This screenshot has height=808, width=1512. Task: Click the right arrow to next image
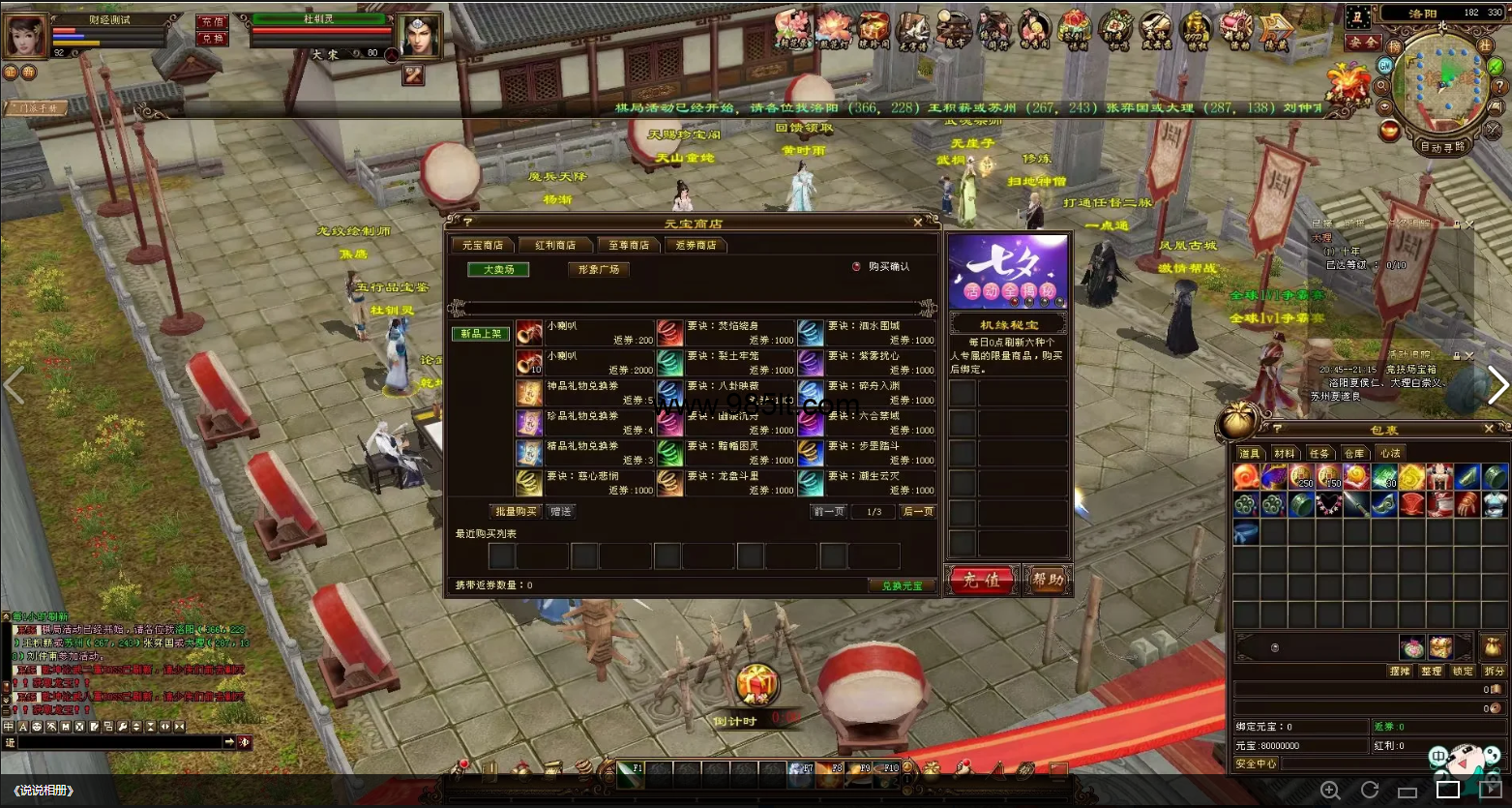pos(1497,386)
